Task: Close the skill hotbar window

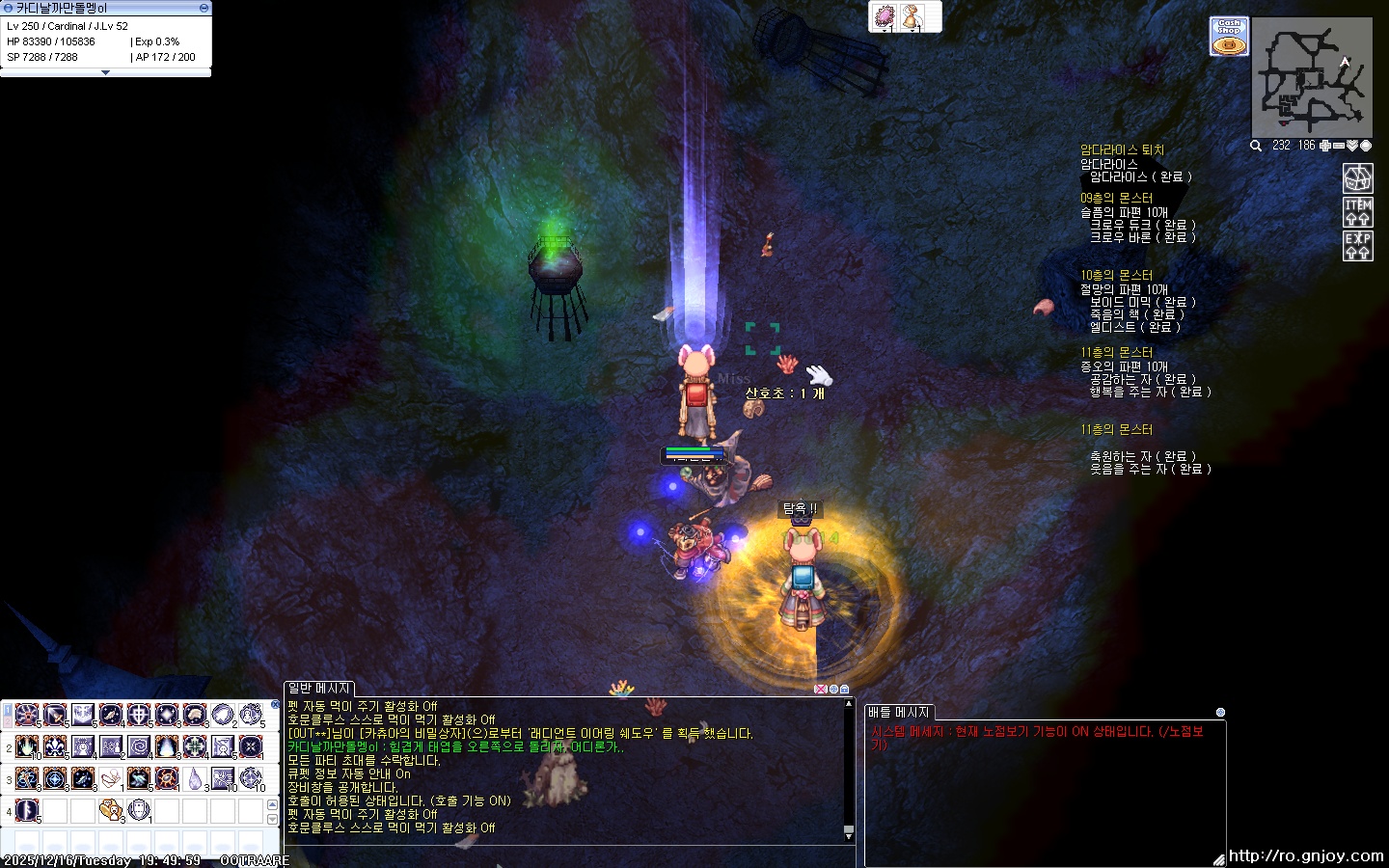Action: point(273,705)
